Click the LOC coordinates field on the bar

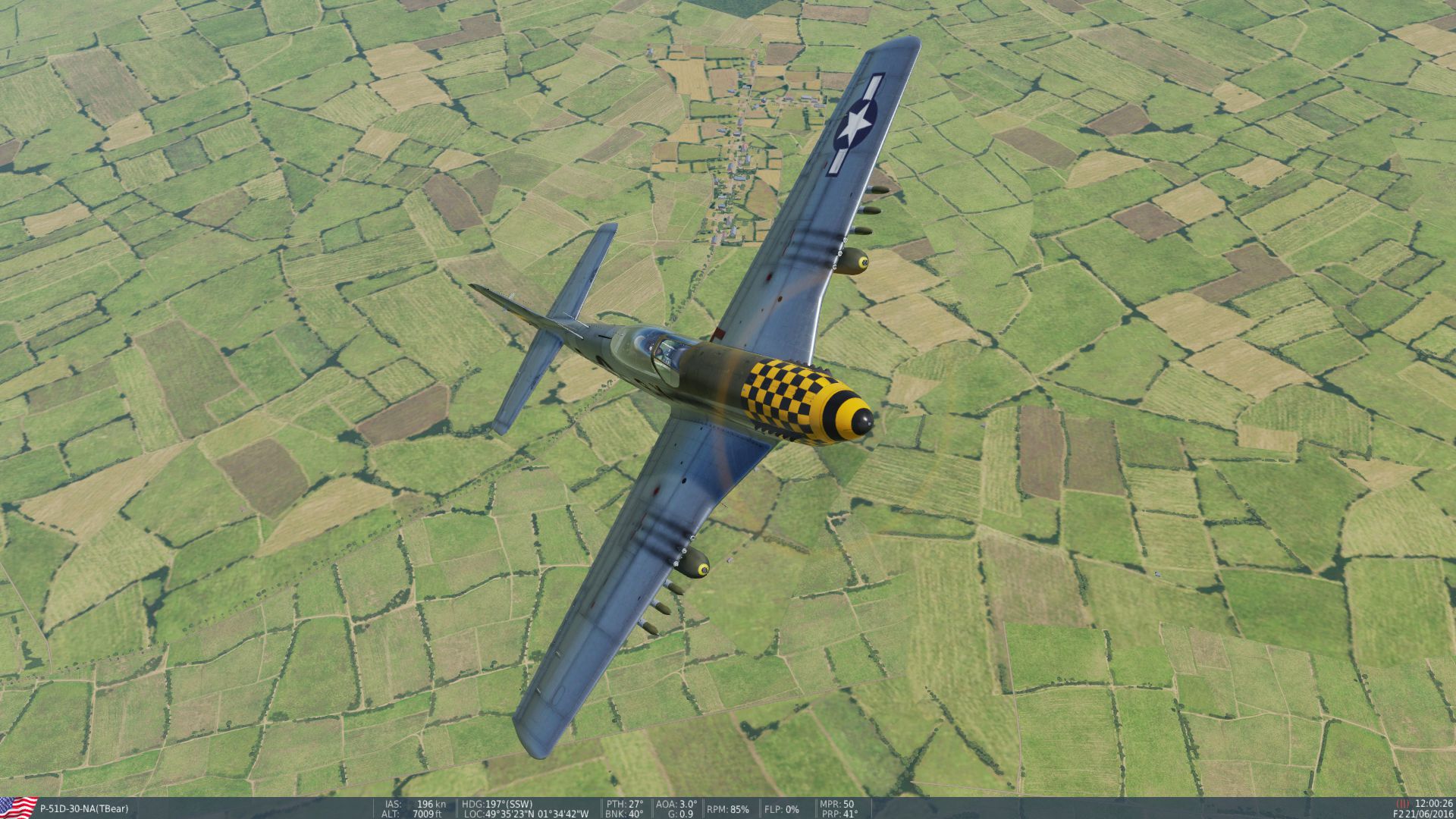pos(523,814)
